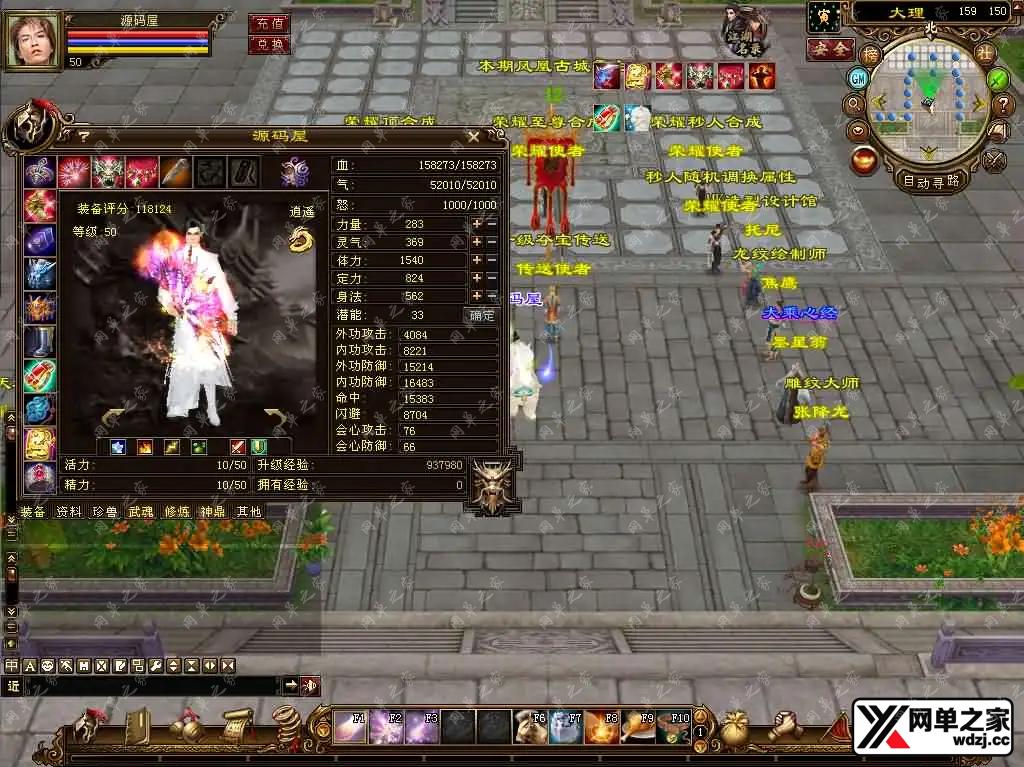Click the 安全 safety button
1024x767 pixels.
click(829, 48)
